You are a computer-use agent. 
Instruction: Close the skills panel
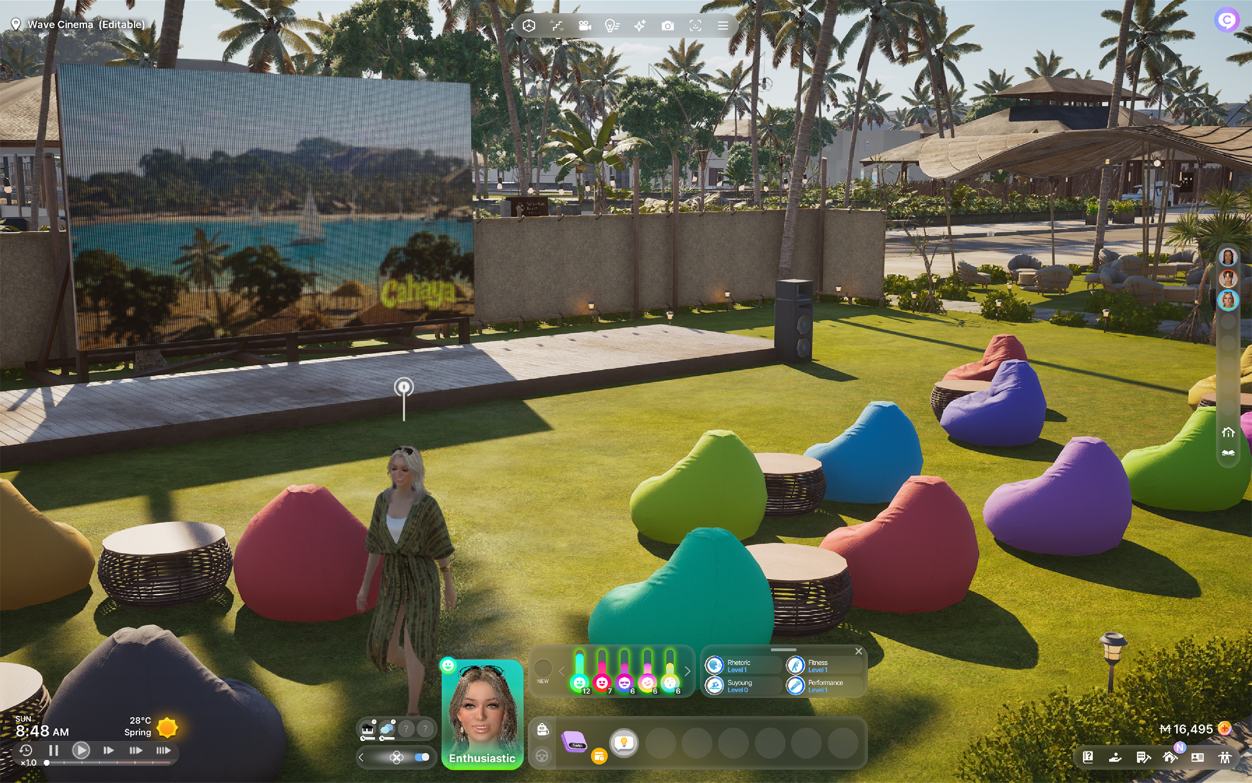pos(858,652)
